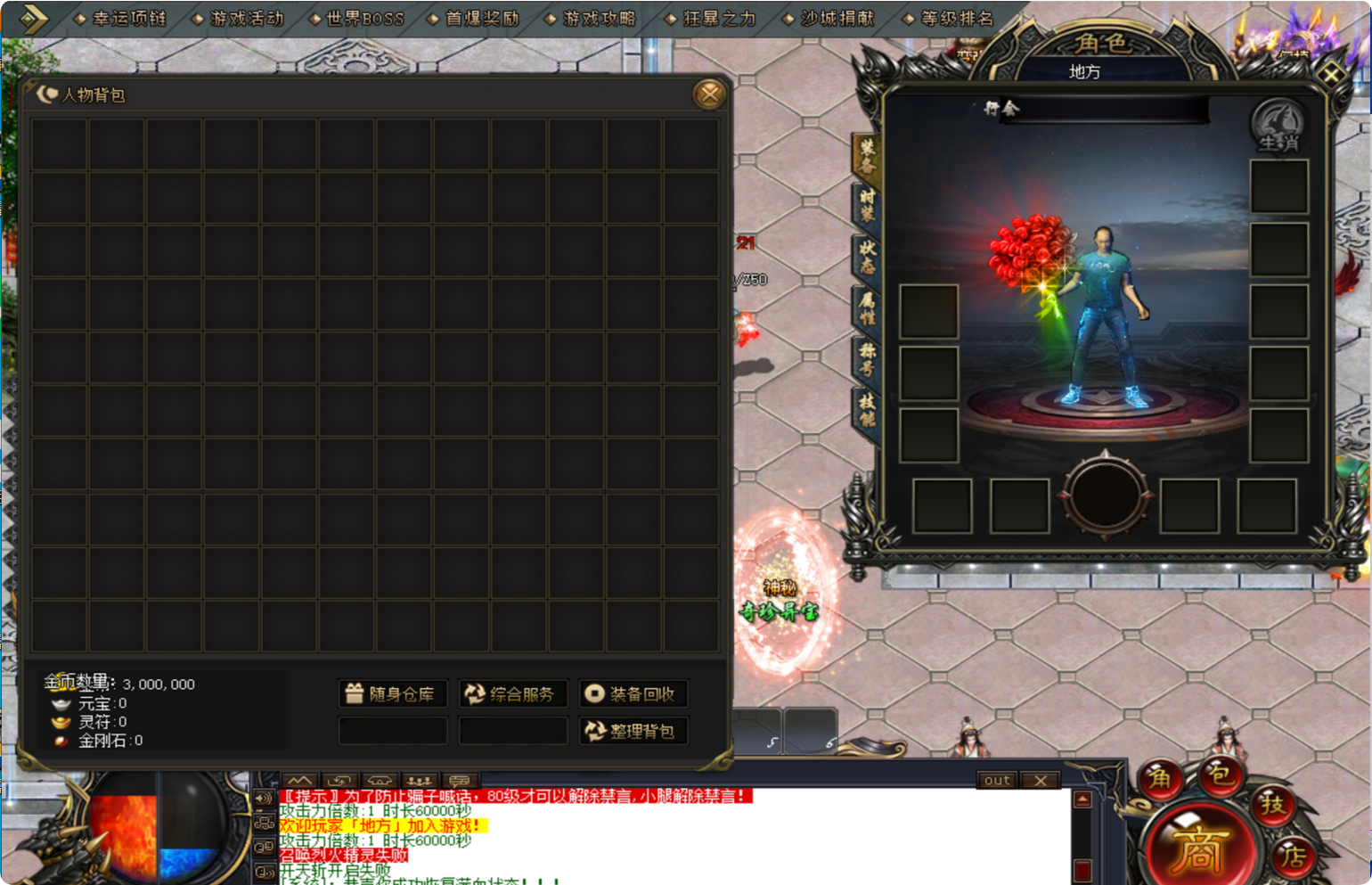Open the 随身仓库 warehouse
The height and width of the screenshot is (885, 1372).
pyautogui.click(x=393, y=693)
